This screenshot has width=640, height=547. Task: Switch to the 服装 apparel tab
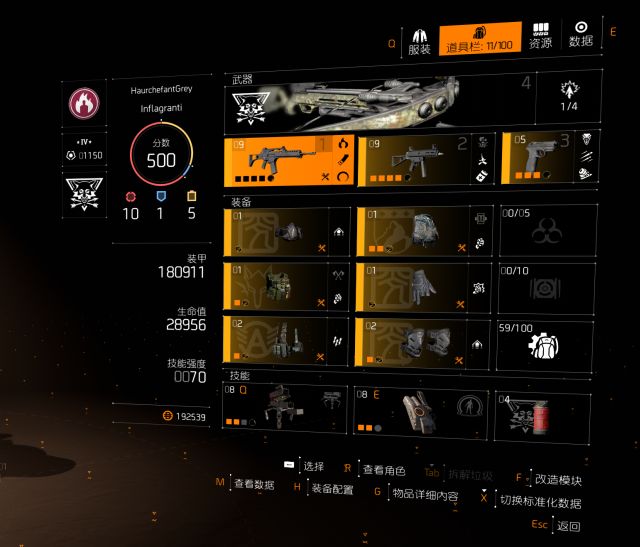coord(419,42)
